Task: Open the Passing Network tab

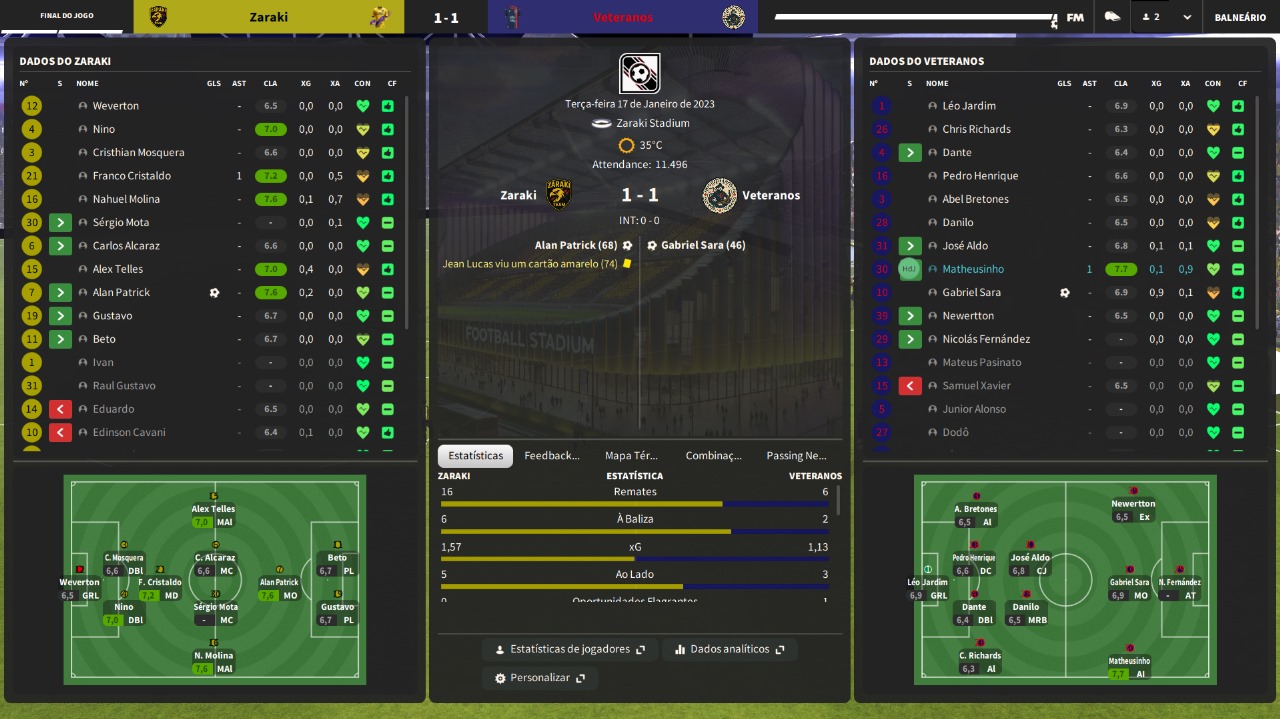Action: (x=796, y=456)
